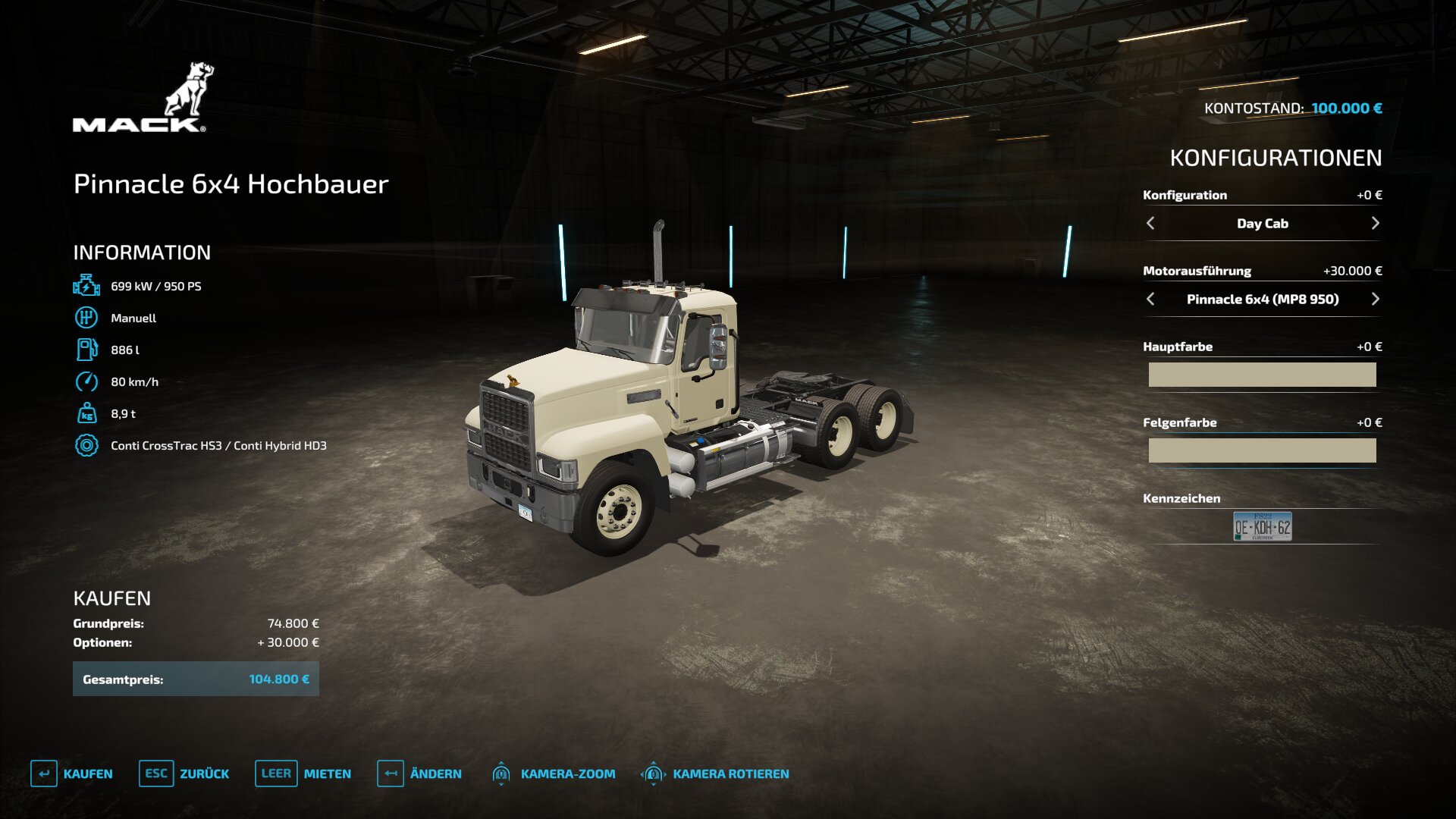Go back with Zurück
Screen dimensions: 1456x819
184,773
